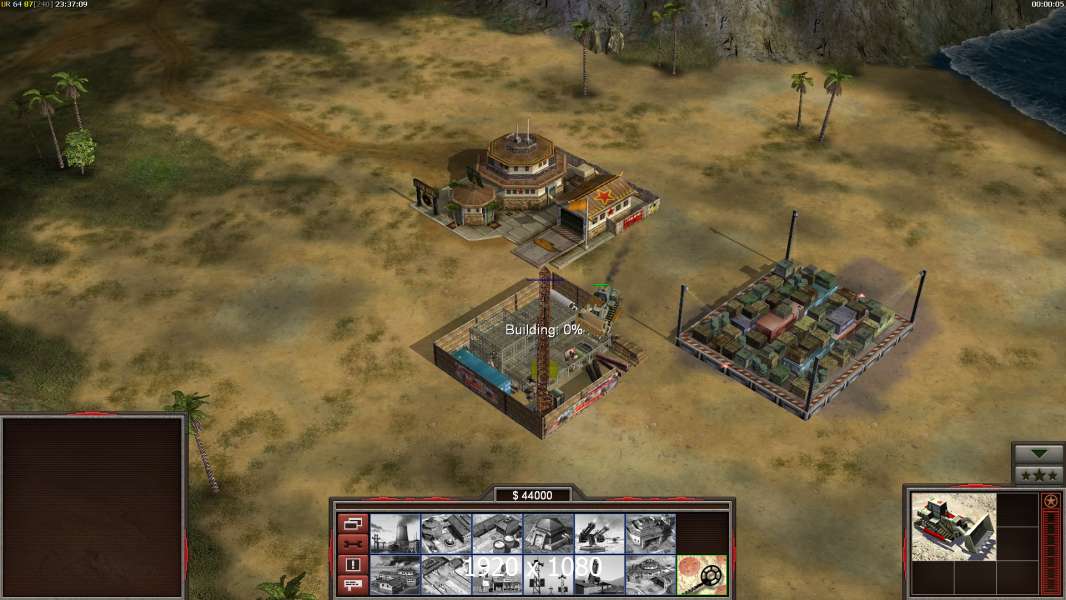
Task: Click the red wrench button
Action: click(x=353, y=544)
